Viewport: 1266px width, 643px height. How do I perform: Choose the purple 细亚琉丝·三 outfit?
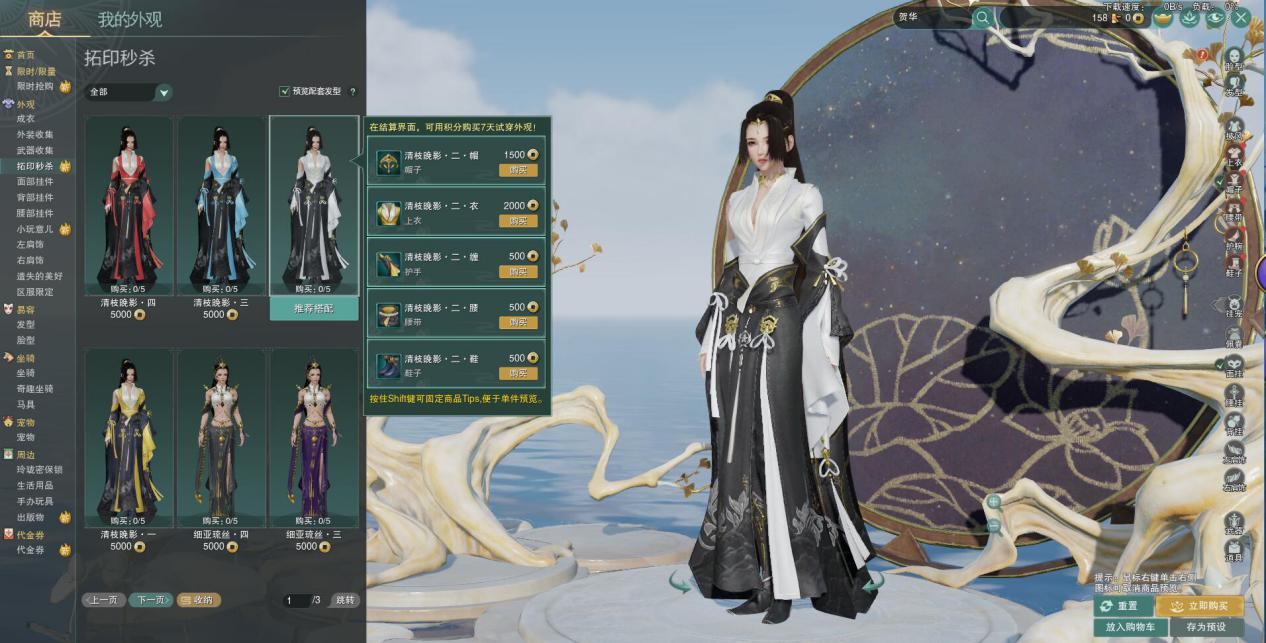[x=313, y=435]
